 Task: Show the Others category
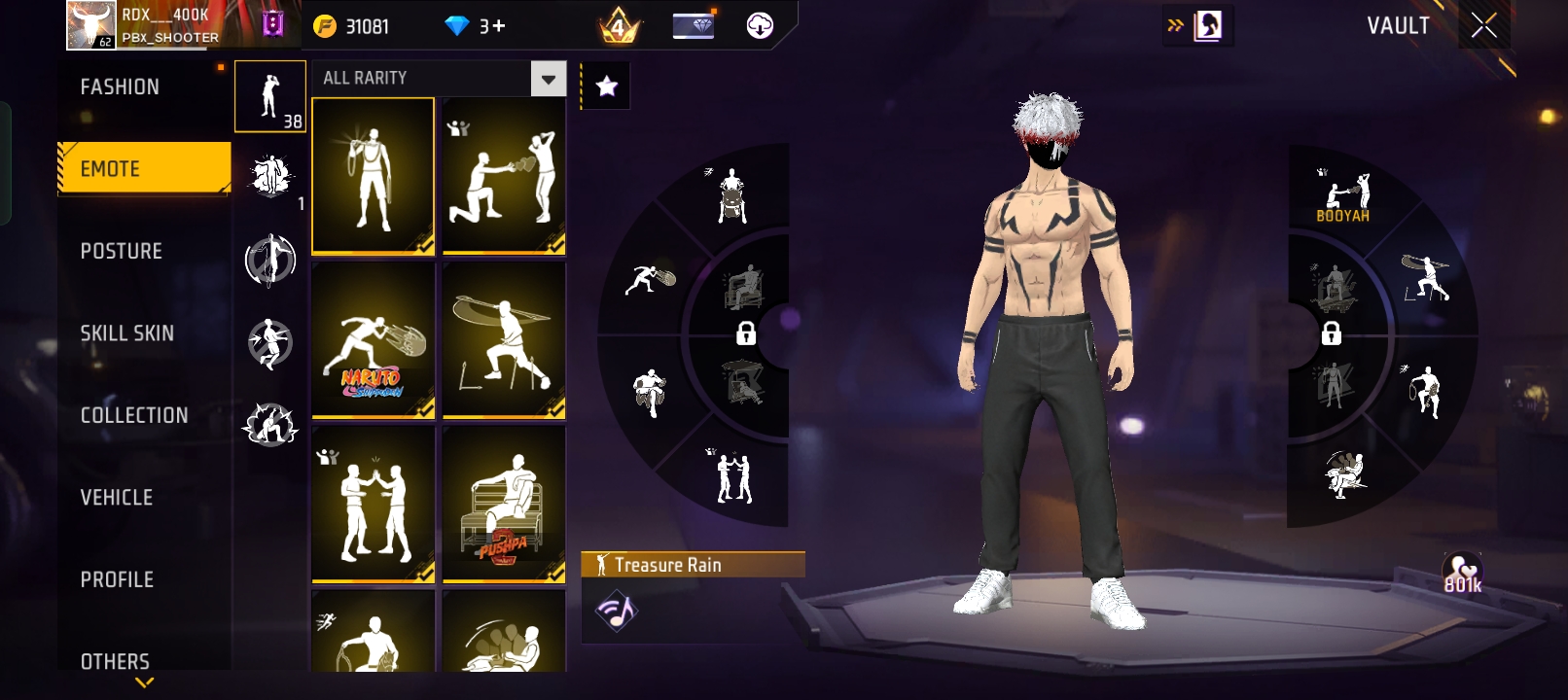click(116, 661)
